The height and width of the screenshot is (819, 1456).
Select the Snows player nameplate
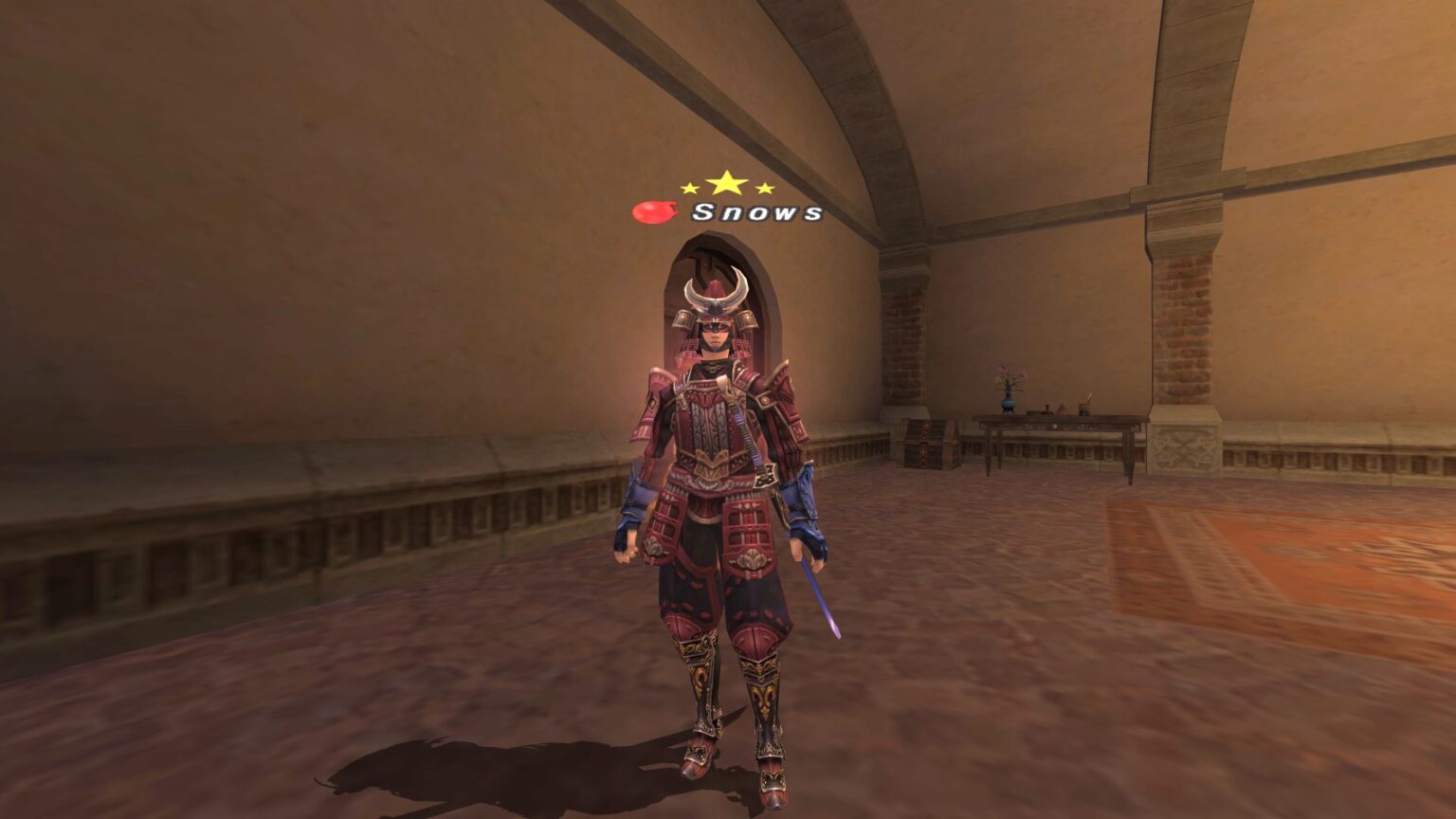click(756, 212)
